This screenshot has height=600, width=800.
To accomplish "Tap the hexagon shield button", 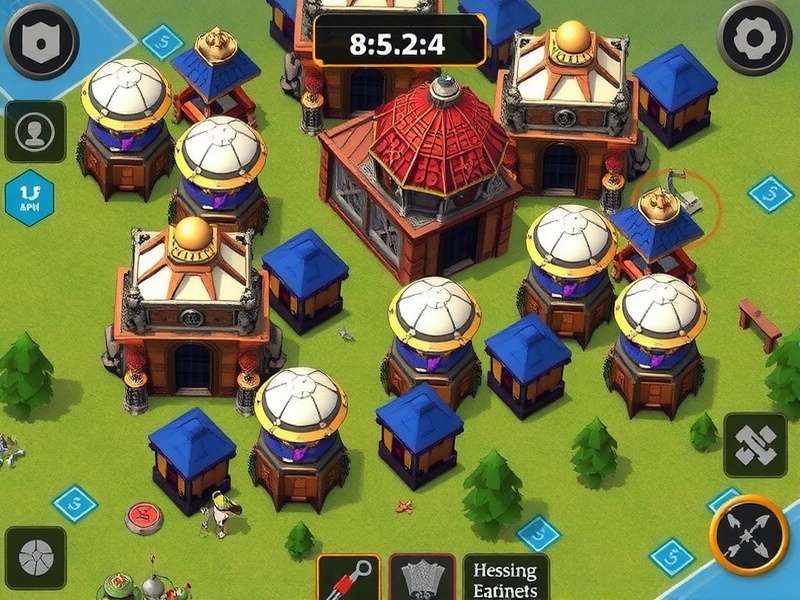I will [41, 39].
